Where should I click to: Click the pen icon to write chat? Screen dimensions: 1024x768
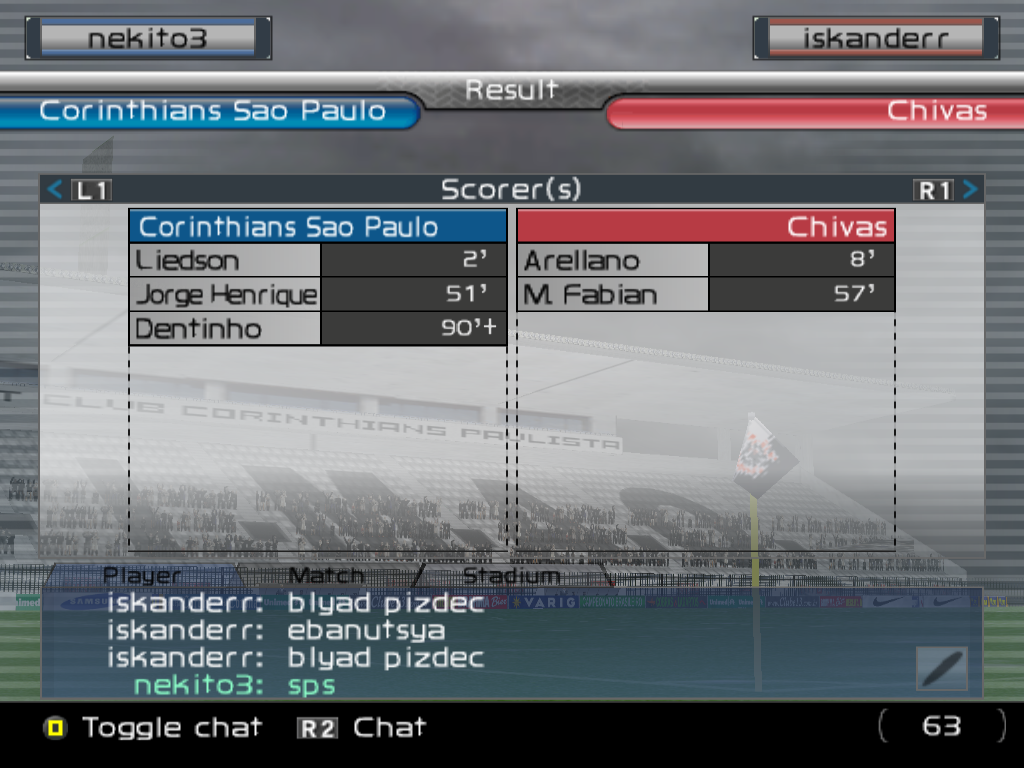tap(941, 668)
